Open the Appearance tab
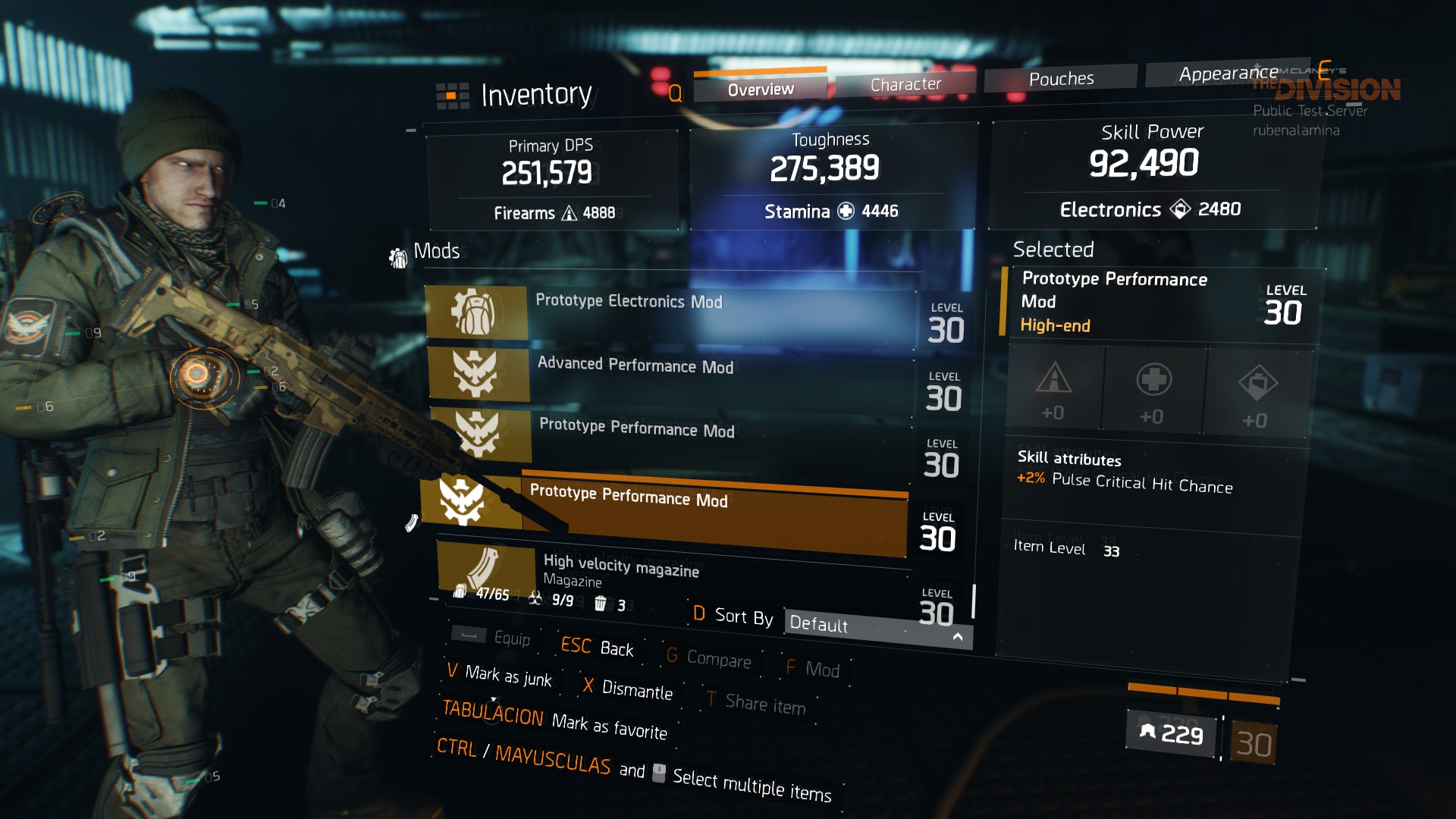This screenshot has width=1456, height=819. coord(1228,74)
